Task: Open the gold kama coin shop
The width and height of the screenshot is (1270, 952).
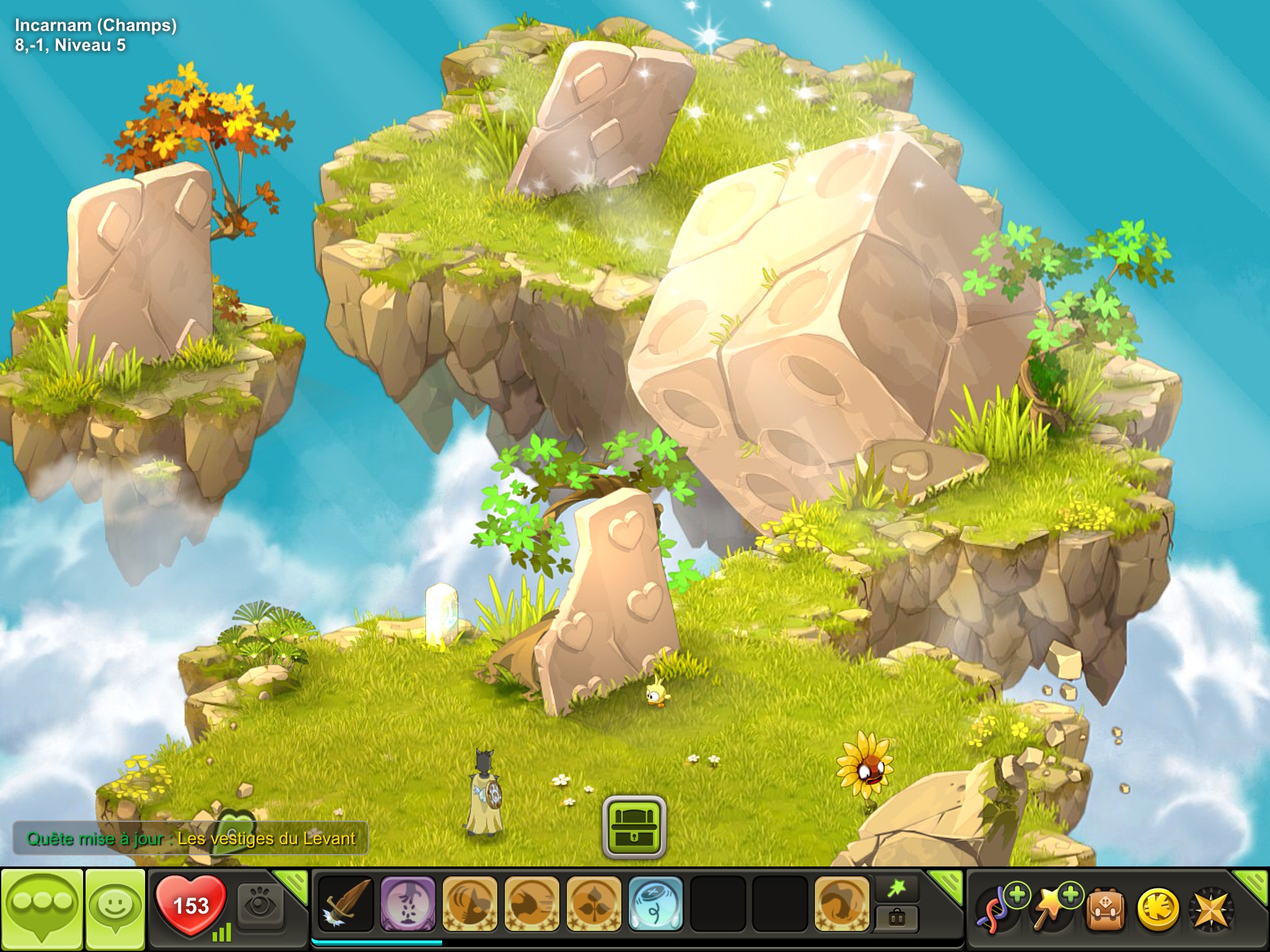Action: 1157,910
